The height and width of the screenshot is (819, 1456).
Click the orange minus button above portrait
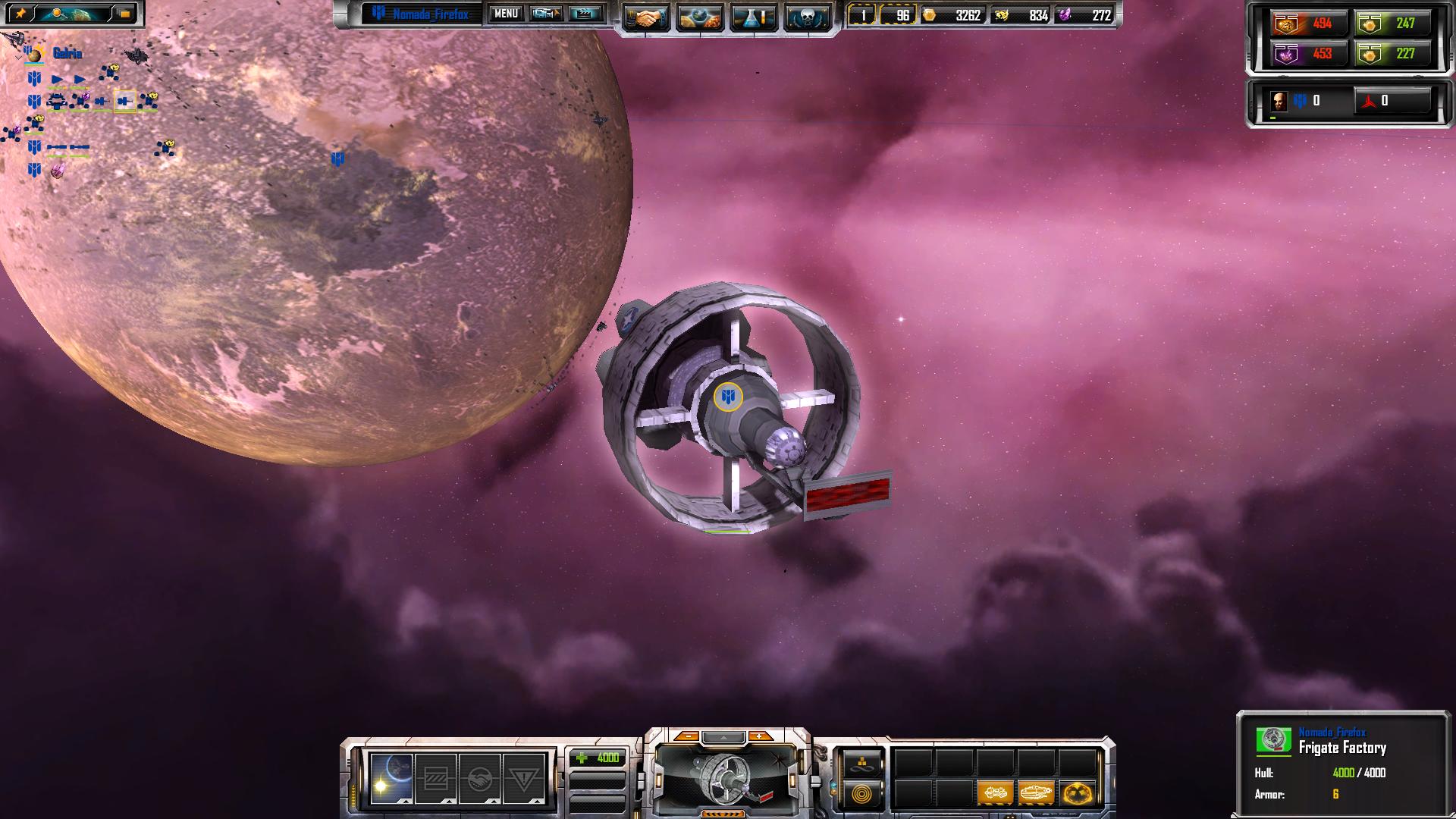(686, 736)
